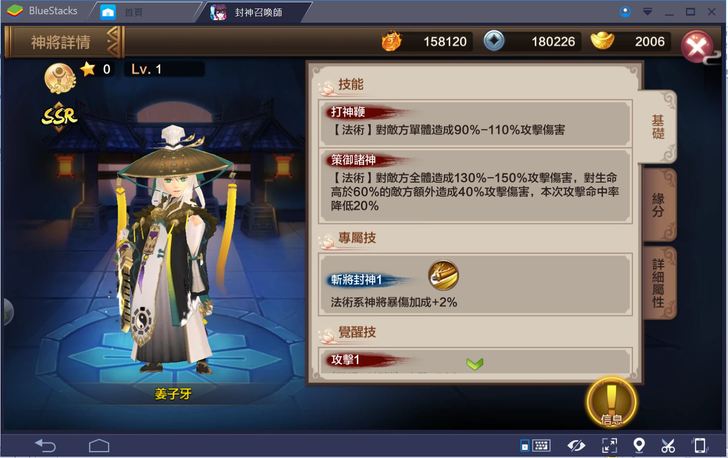Show the 詳細屬性 tab
Viewport: 728px width, 458px height.
(x=658, y=281)
